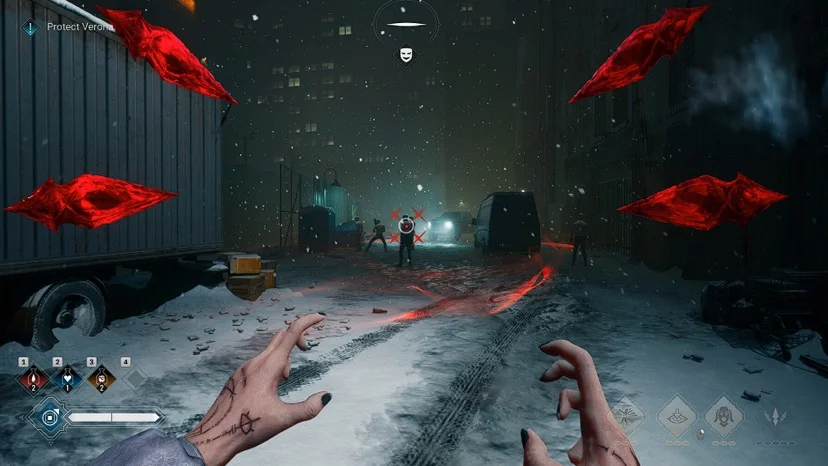Activate the hooded face ability
Viewport: 828px width, 466px height.
pos(722,415)
